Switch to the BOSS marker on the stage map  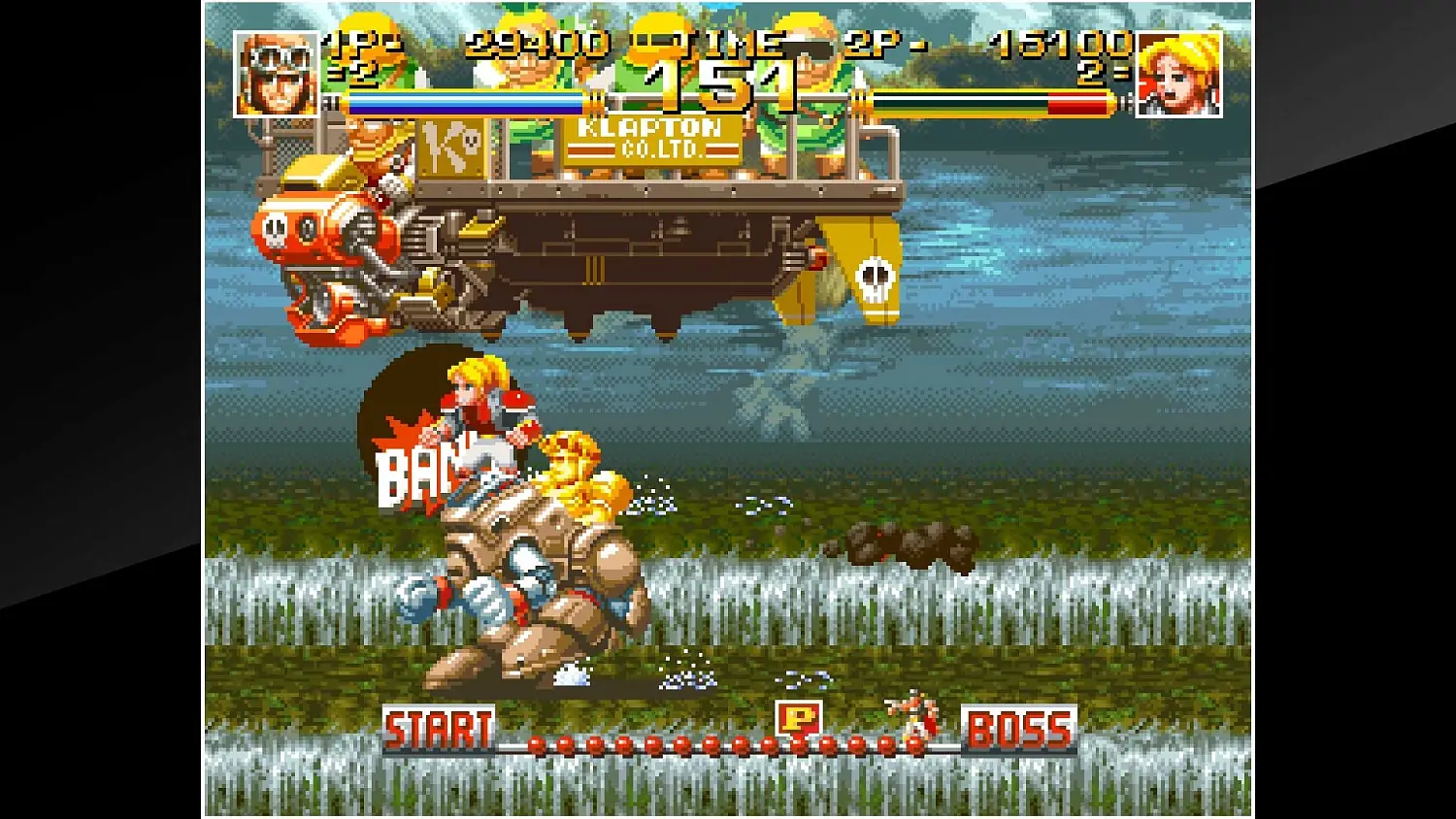click(x=1020, y=725)
